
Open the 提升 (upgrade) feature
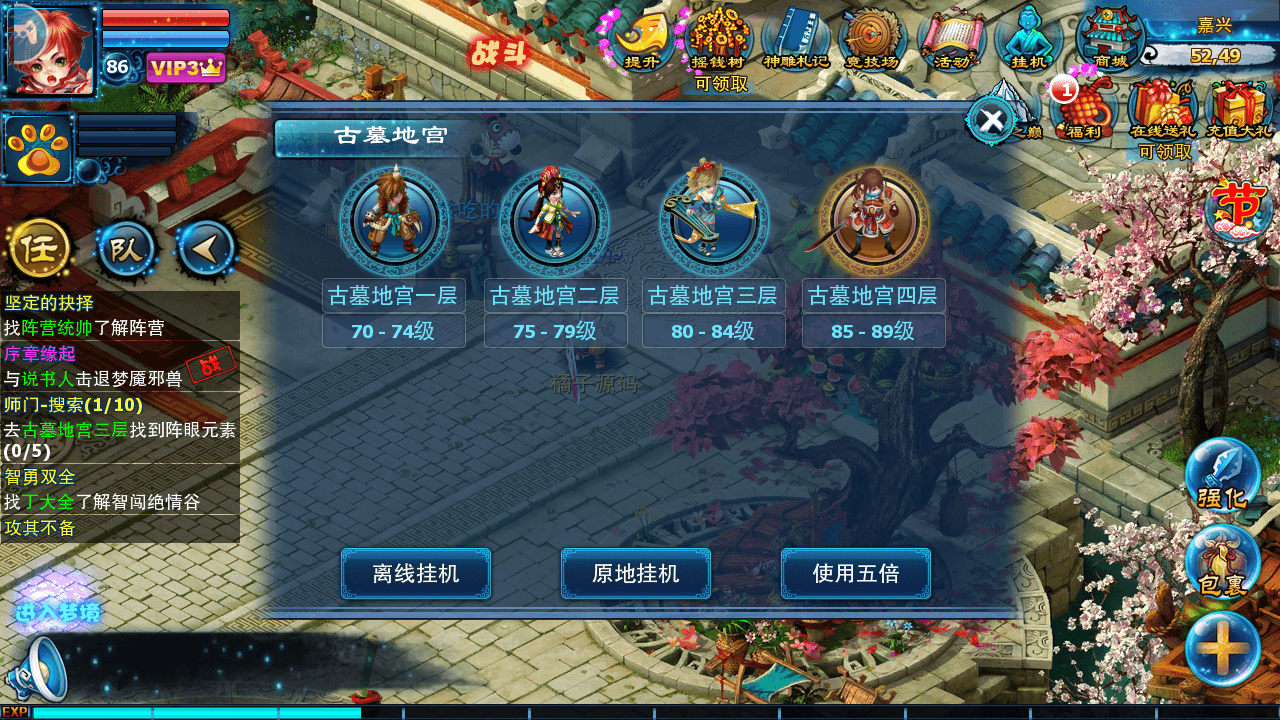click(x=643, y=40)
